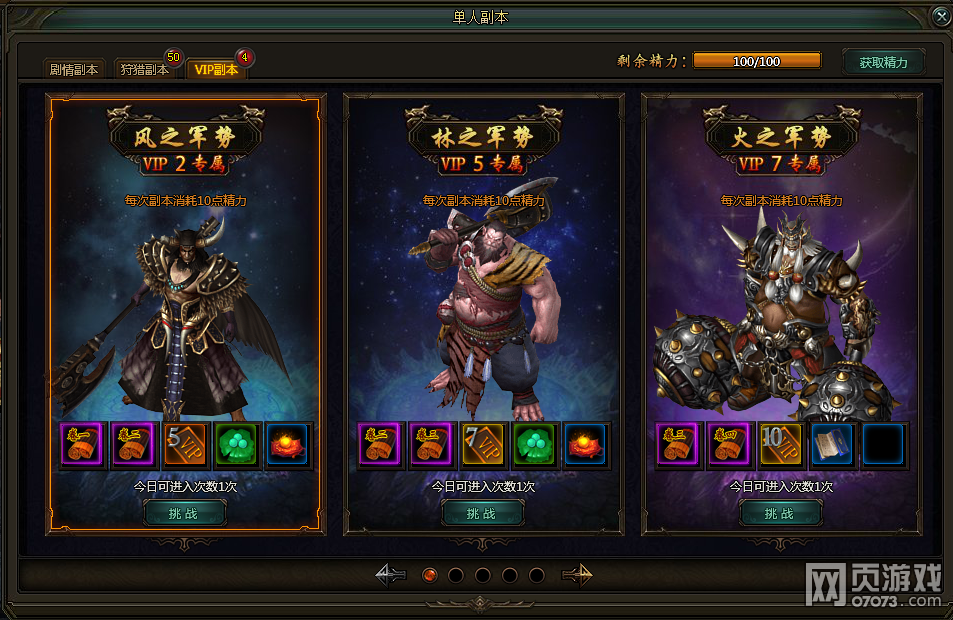953x620 pixels.
Task: Close the 单人副本 window
Action: pyautogui.click(x=940, y=17)
